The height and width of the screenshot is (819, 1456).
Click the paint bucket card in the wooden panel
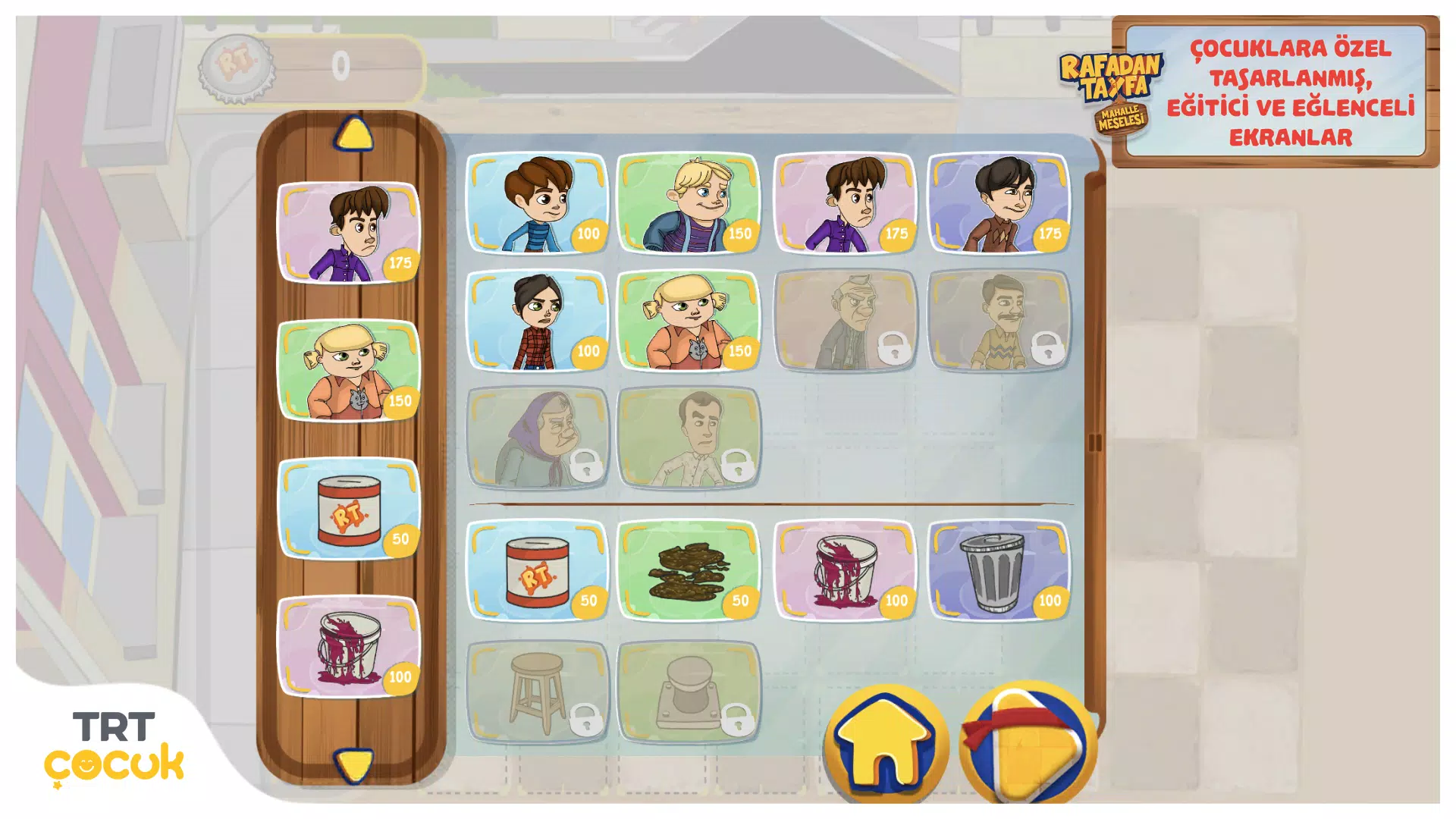(349, 646)
